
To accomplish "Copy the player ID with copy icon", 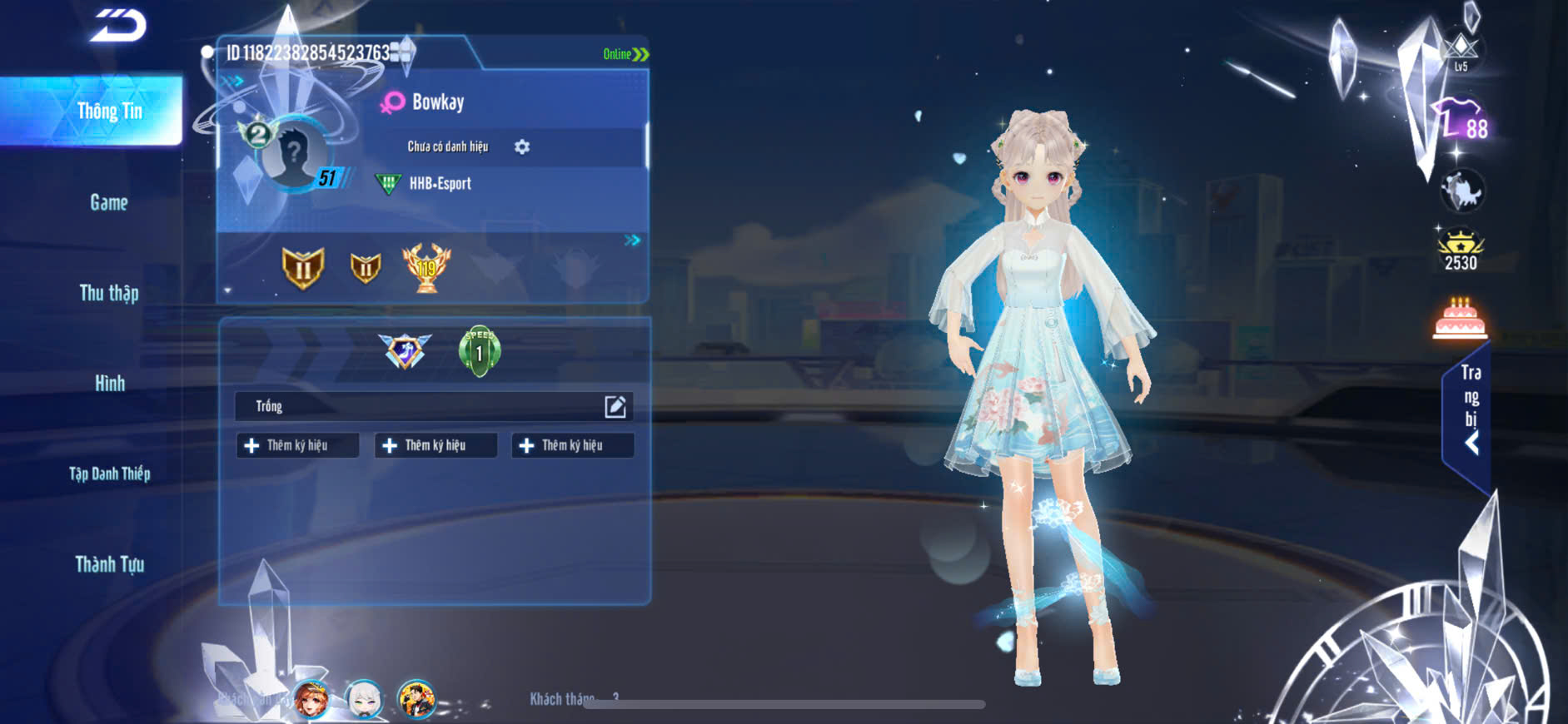I will 401,52.
